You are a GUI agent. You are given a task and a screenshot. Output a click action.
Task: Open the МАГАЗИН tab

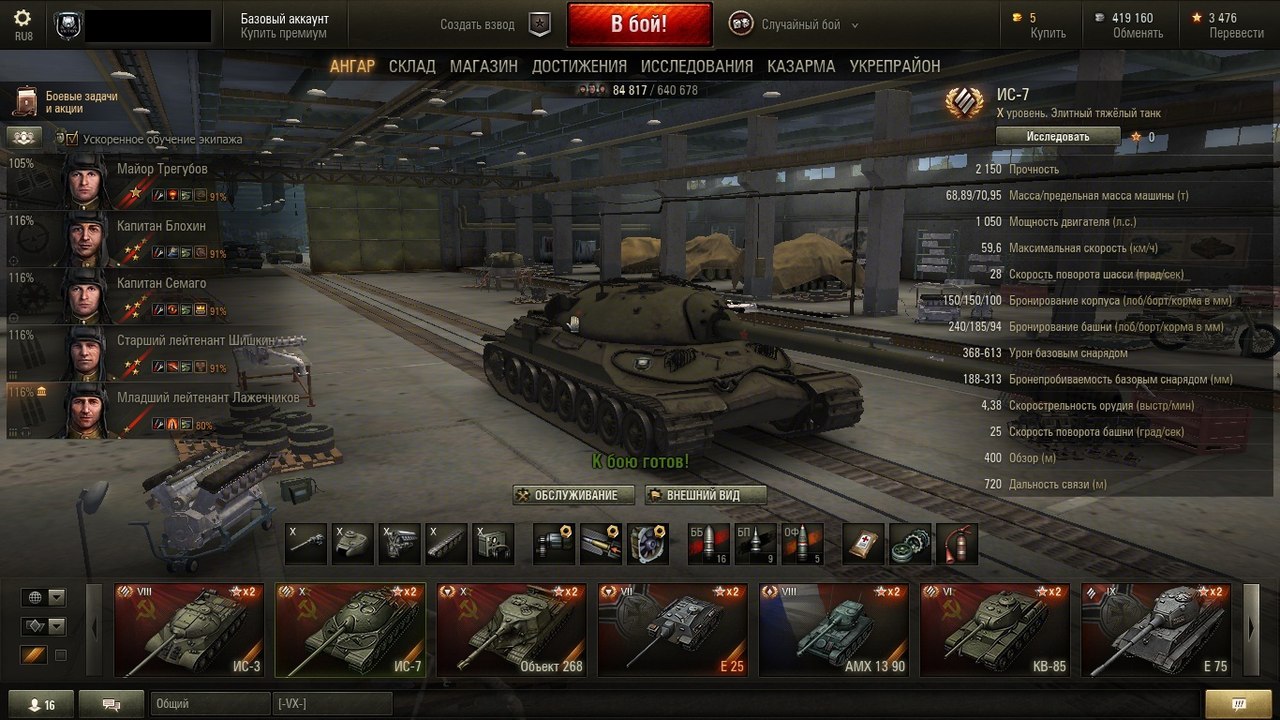(484, 66)
